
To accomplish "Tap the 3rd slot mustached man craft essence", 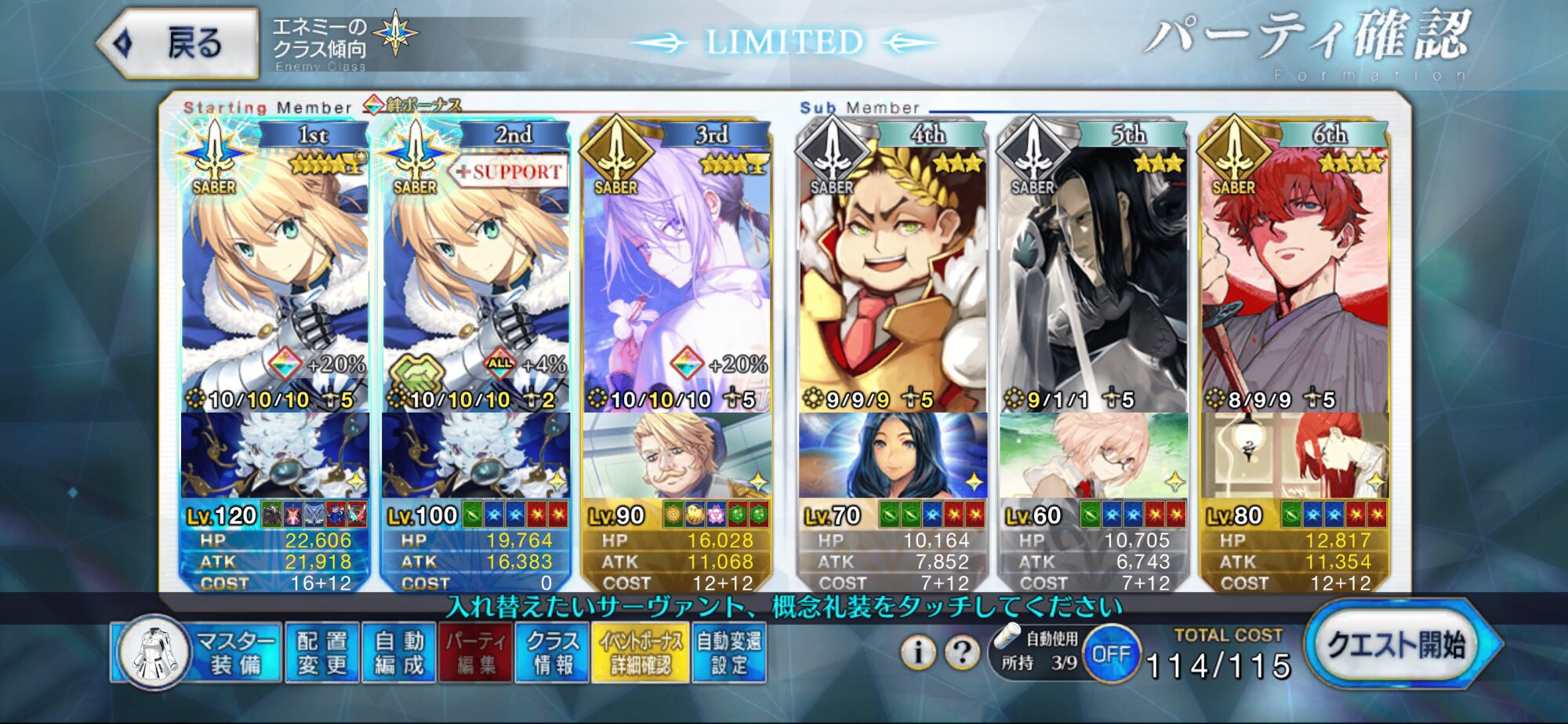I will [676, 455].
